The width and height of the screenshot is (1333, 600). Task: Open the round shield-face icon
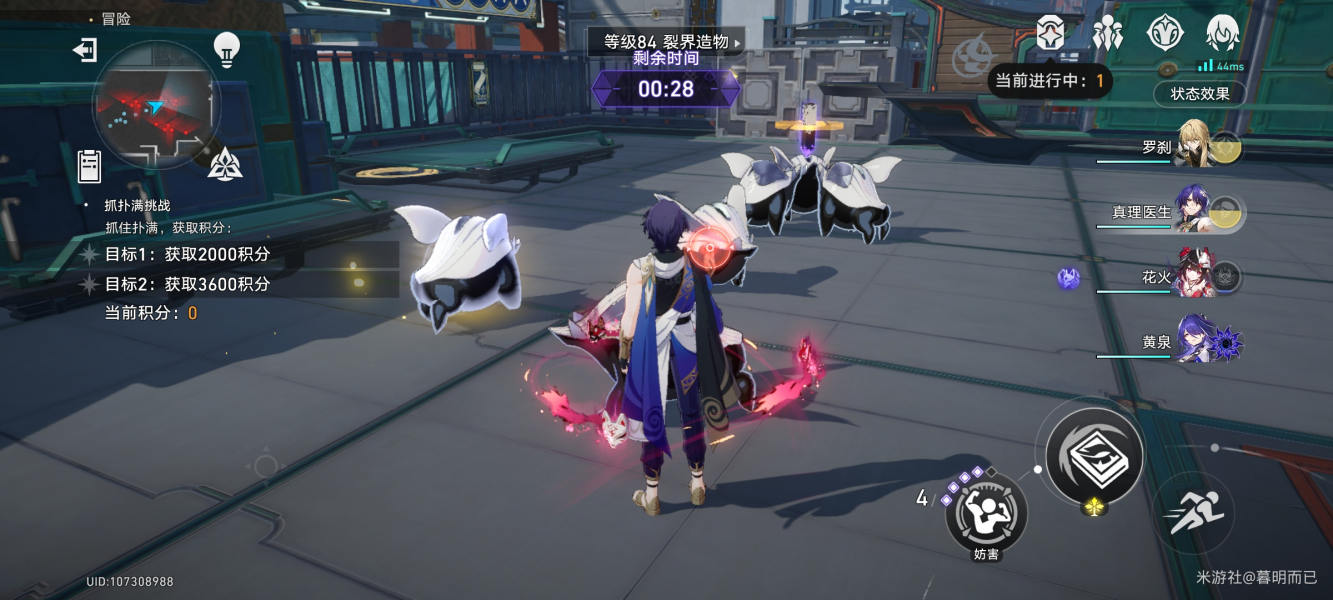pos(1165,34)
